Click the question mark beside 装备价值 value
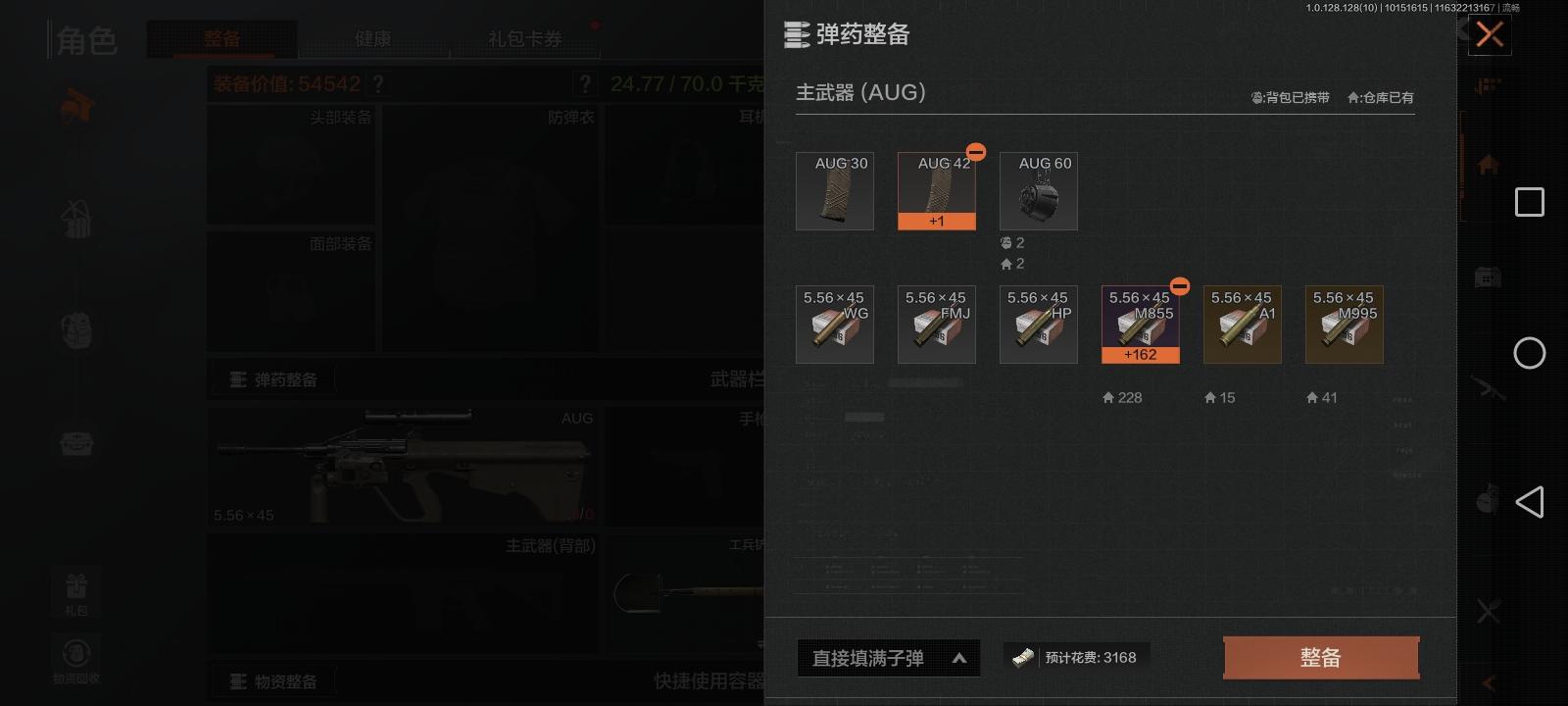 (378, 84)
